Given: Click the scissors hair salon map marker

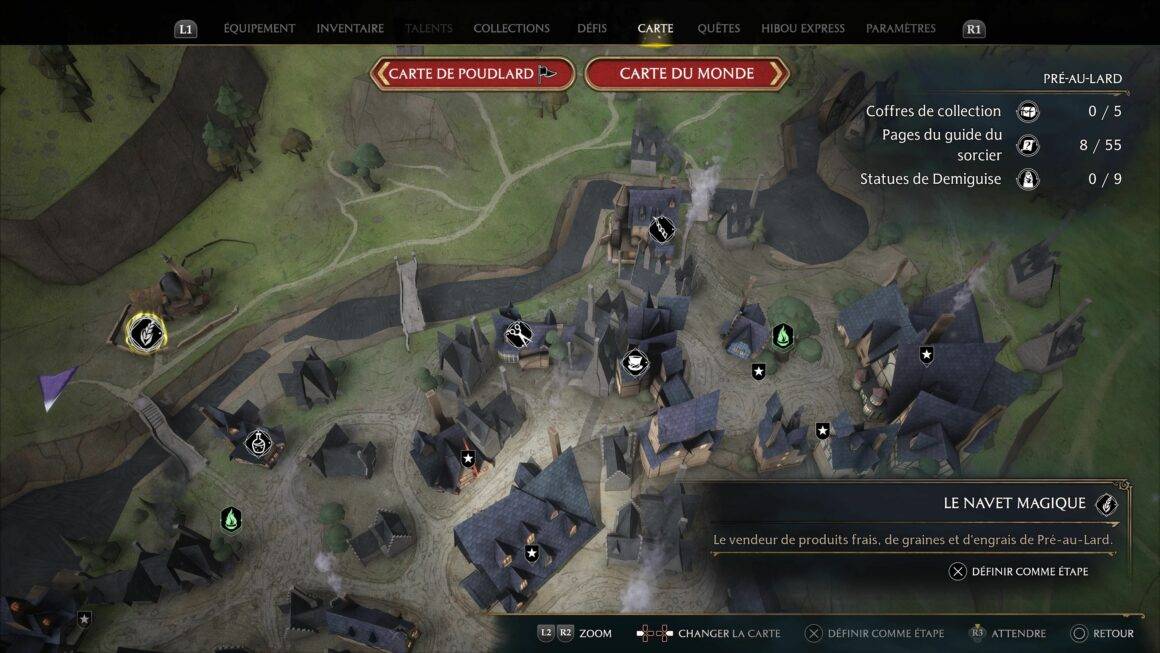Looking at the screenshot, I should click(518, 333).
